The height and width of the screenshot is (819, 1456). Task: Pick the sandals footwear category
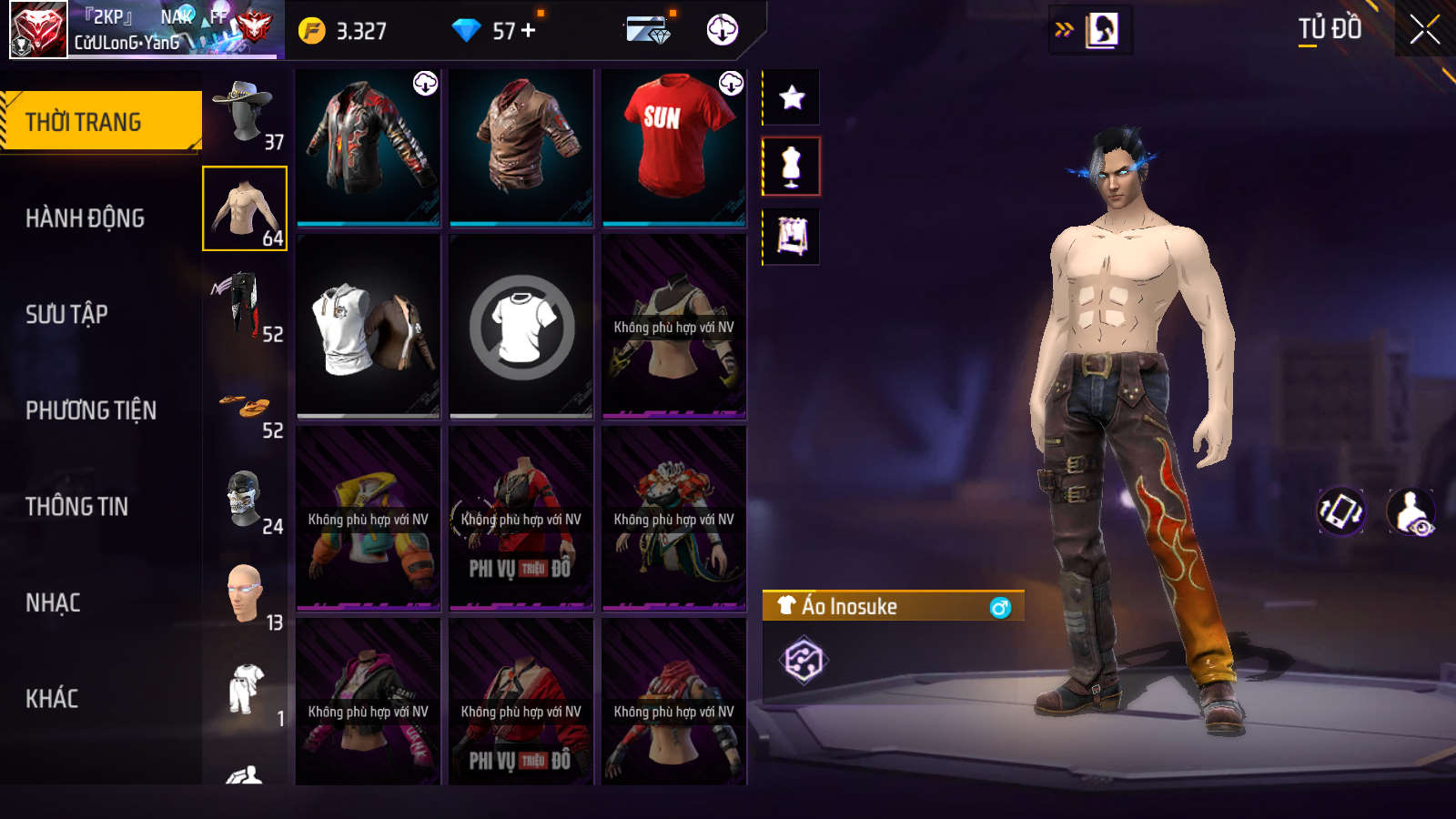click(244, 409)
